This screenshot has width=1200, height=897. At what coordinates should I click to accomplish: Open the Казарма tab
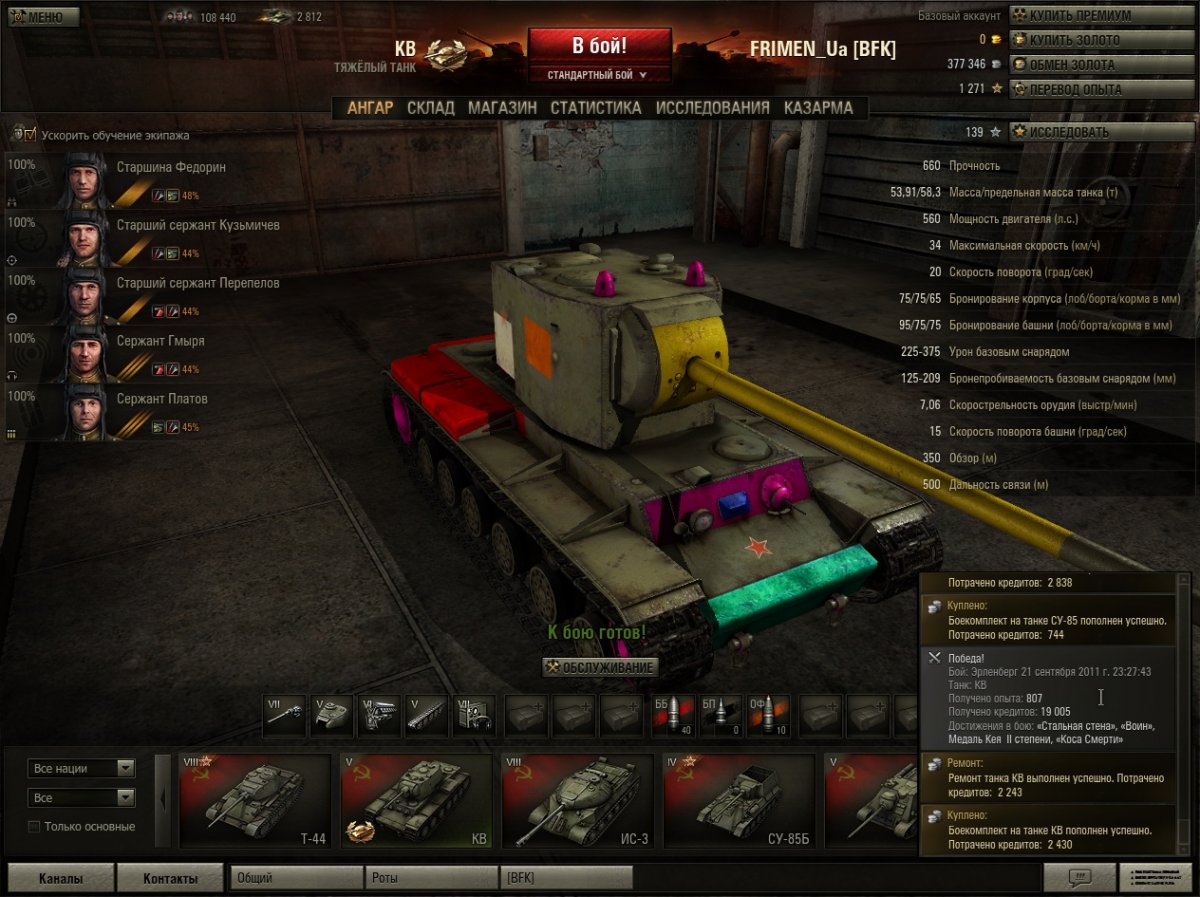[x=818, y=108]
